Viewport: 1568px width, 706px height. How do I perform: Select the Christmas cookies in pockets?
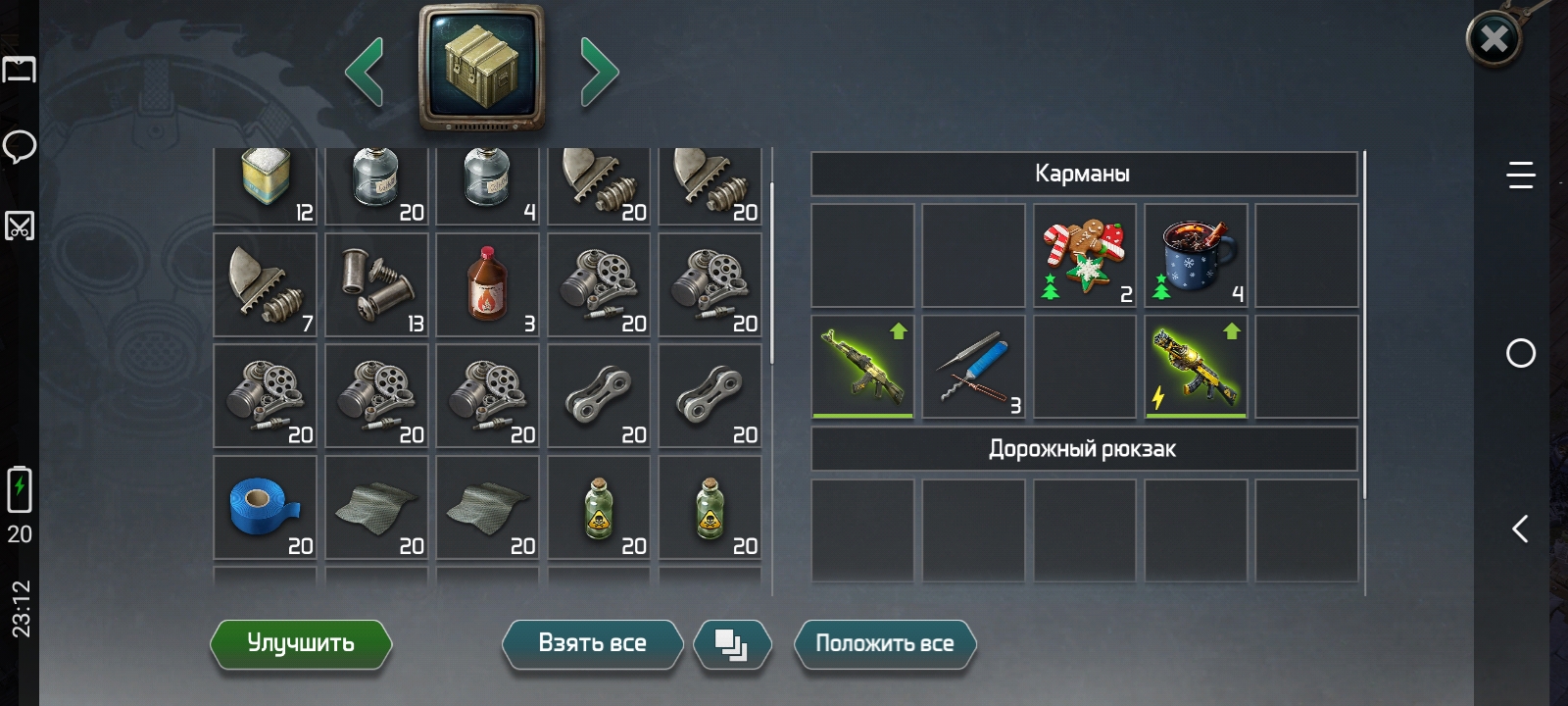(1085, 255)
